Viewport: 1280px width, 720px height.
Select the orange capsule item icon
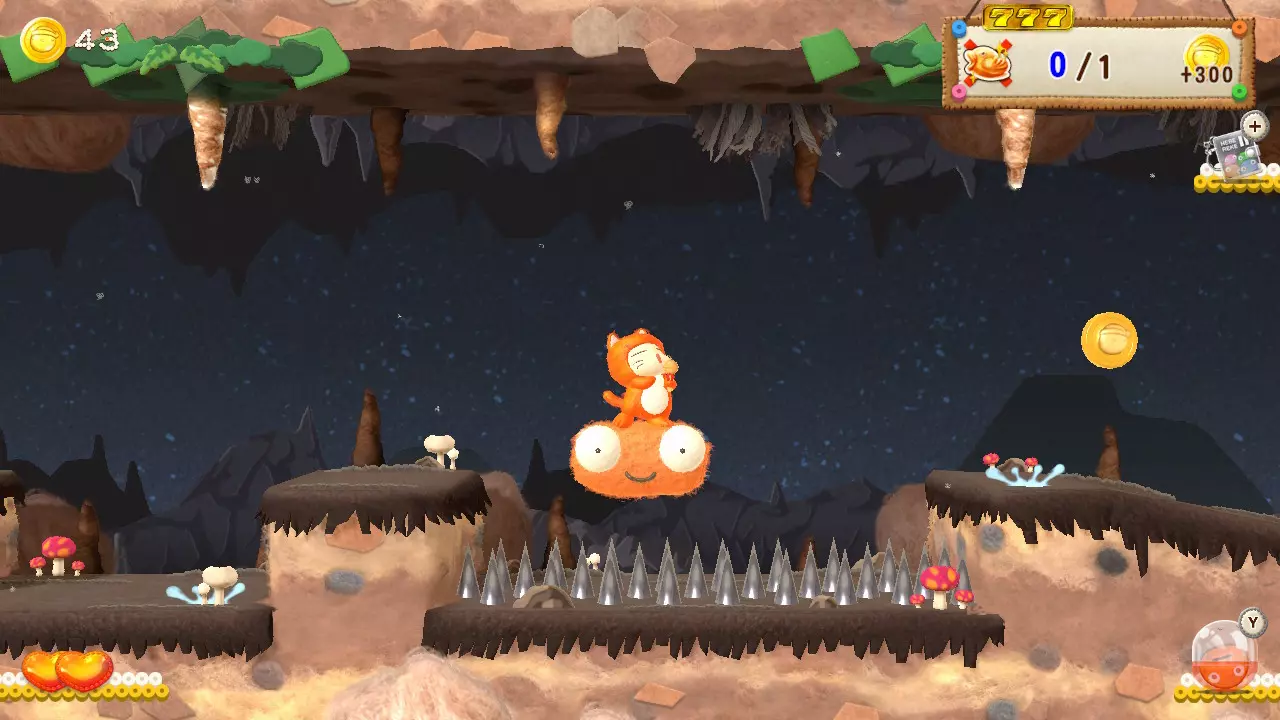coord(1224,657)
